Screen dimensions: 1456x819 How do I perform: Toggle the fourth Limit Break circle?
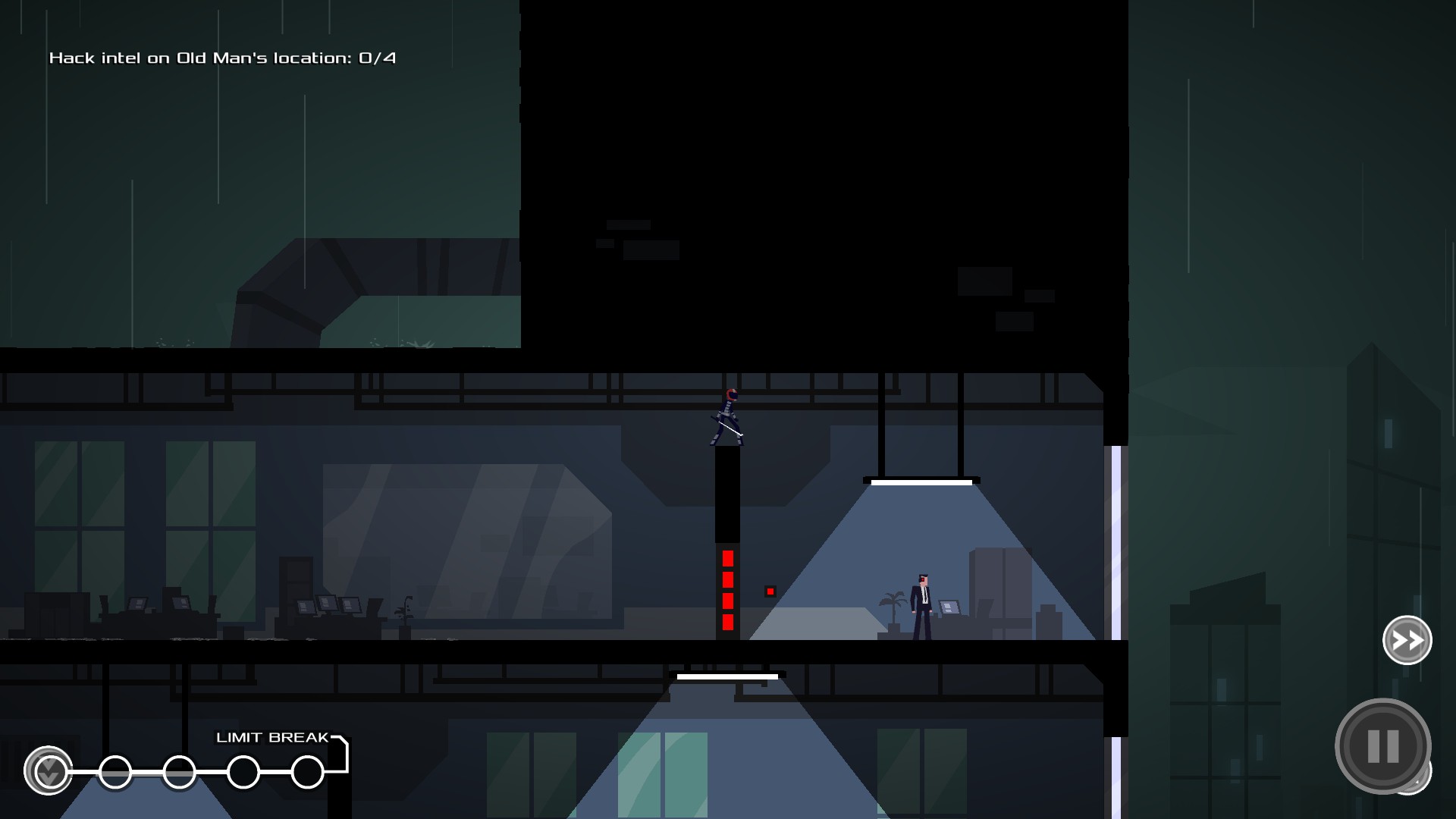(243, 771)
